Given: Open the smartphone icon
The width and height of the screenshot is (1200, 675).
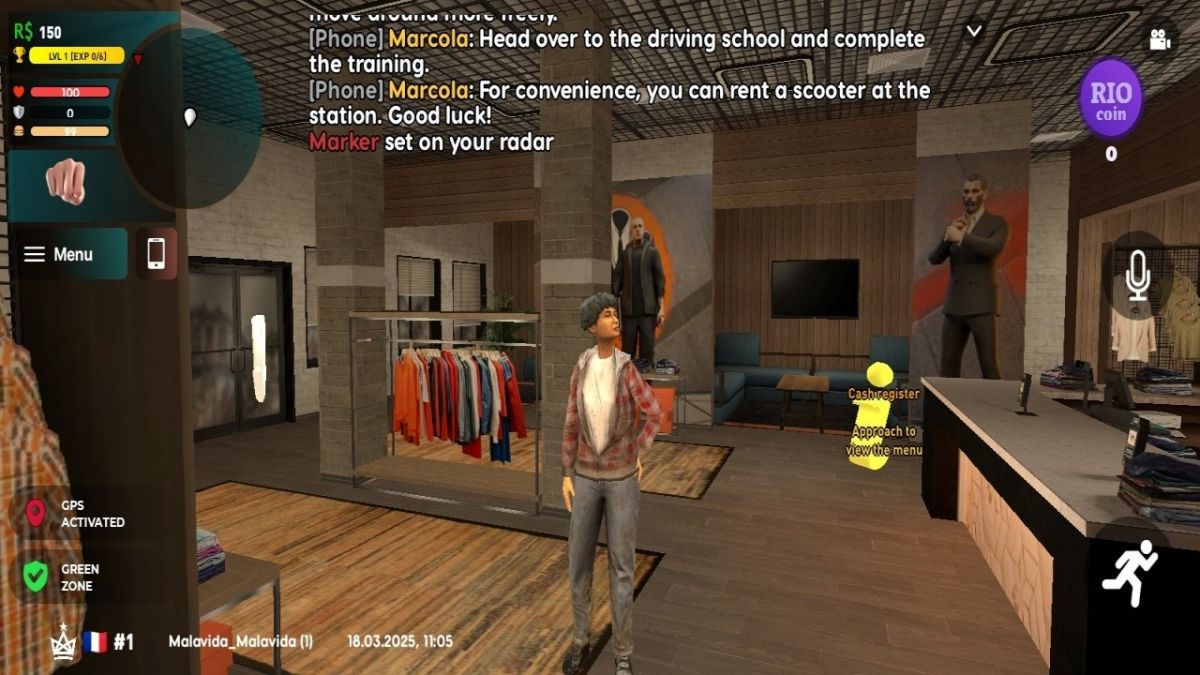Looking at the screenshot, I should [x=156, y=253].
